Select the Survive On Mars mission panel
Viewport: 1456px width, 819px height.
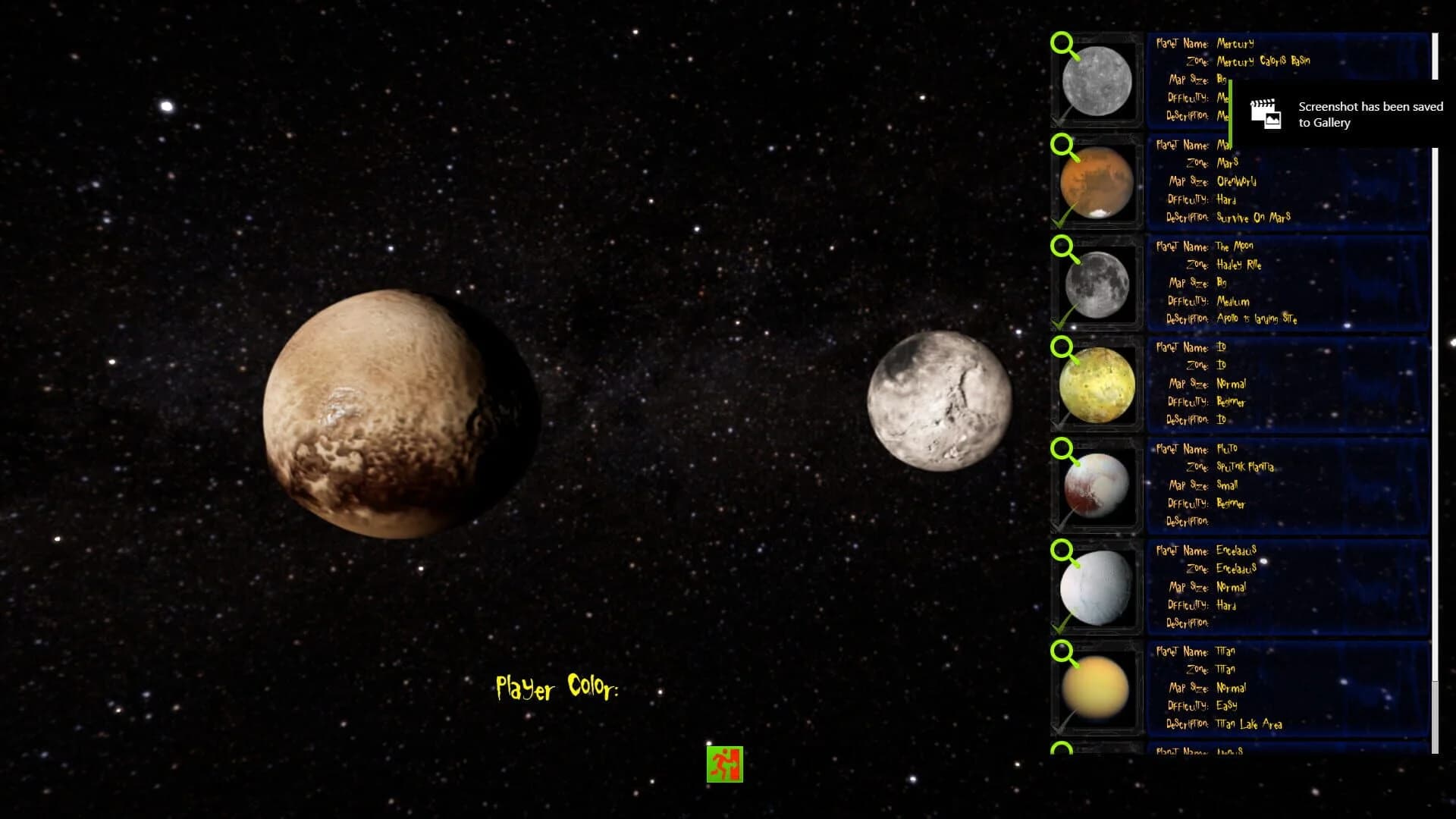click(x=1289, y=182)
